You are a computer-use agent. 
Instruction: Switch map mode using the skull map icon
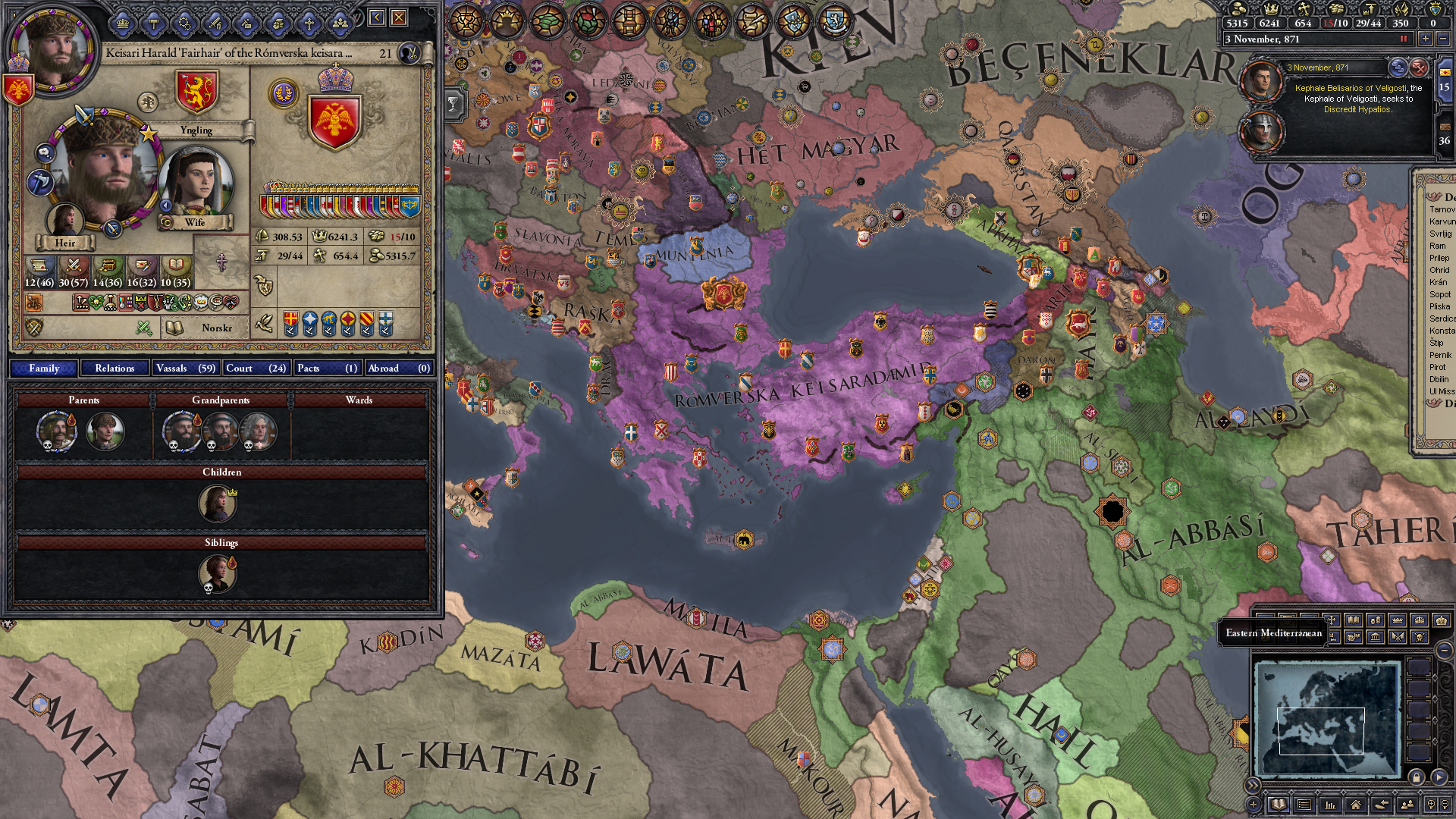point(1419,635)
